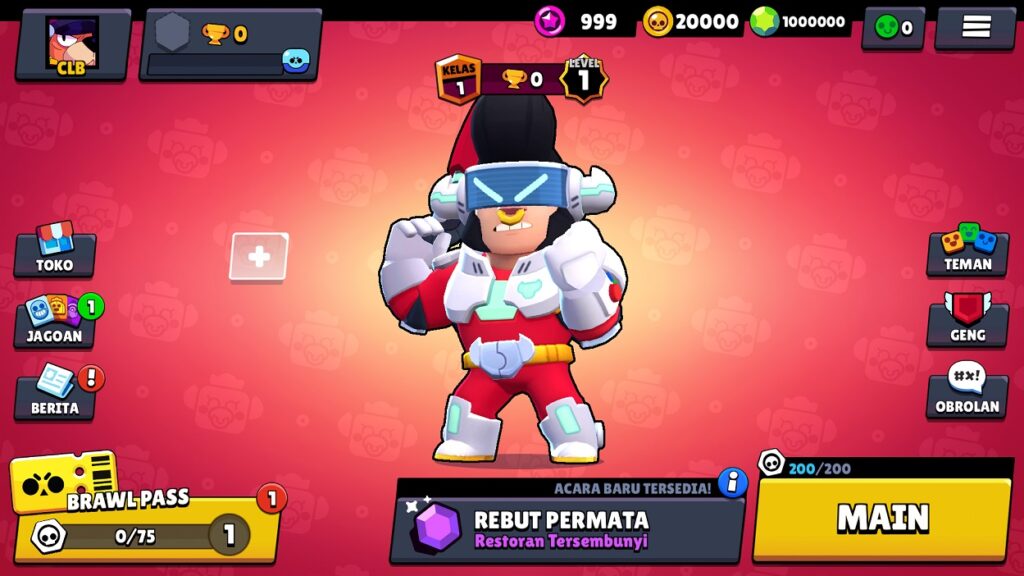
Task: Open the Obrolan chat
Action: pos(967,393)
